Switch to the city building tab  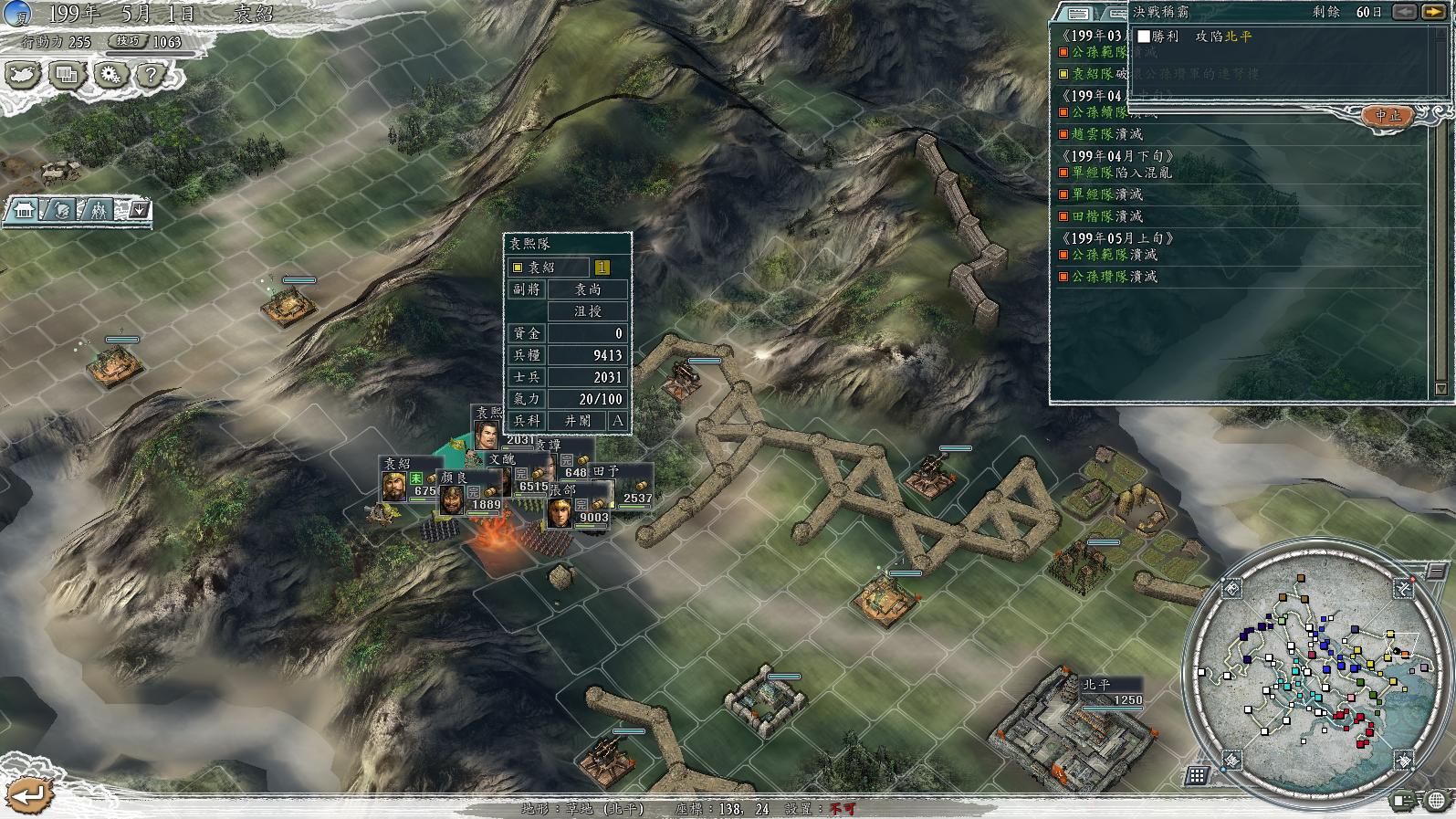(x=23, y=210)
